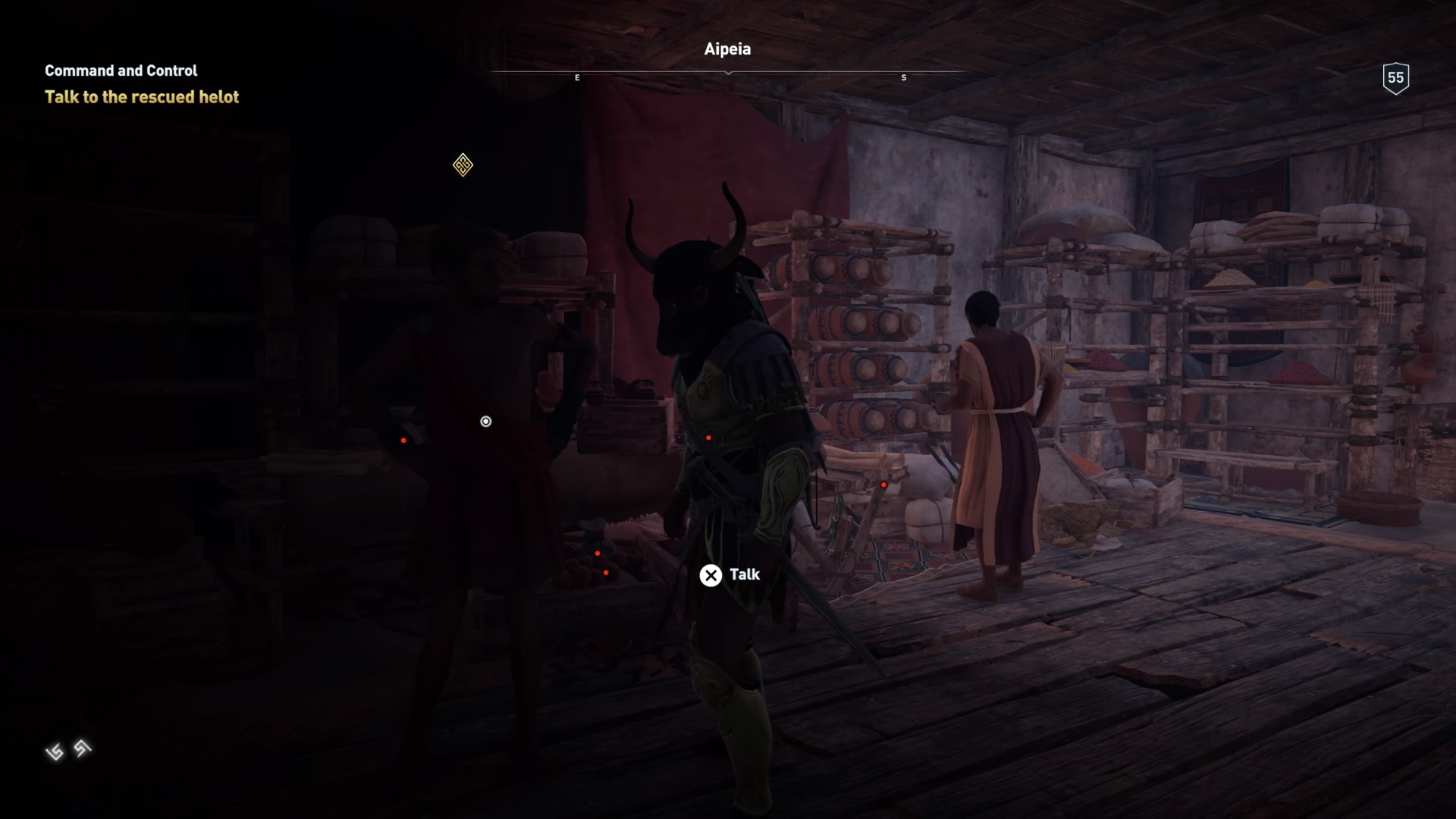Click the X Talk interaction icon
1456x819 pixels.
[710, 575]
